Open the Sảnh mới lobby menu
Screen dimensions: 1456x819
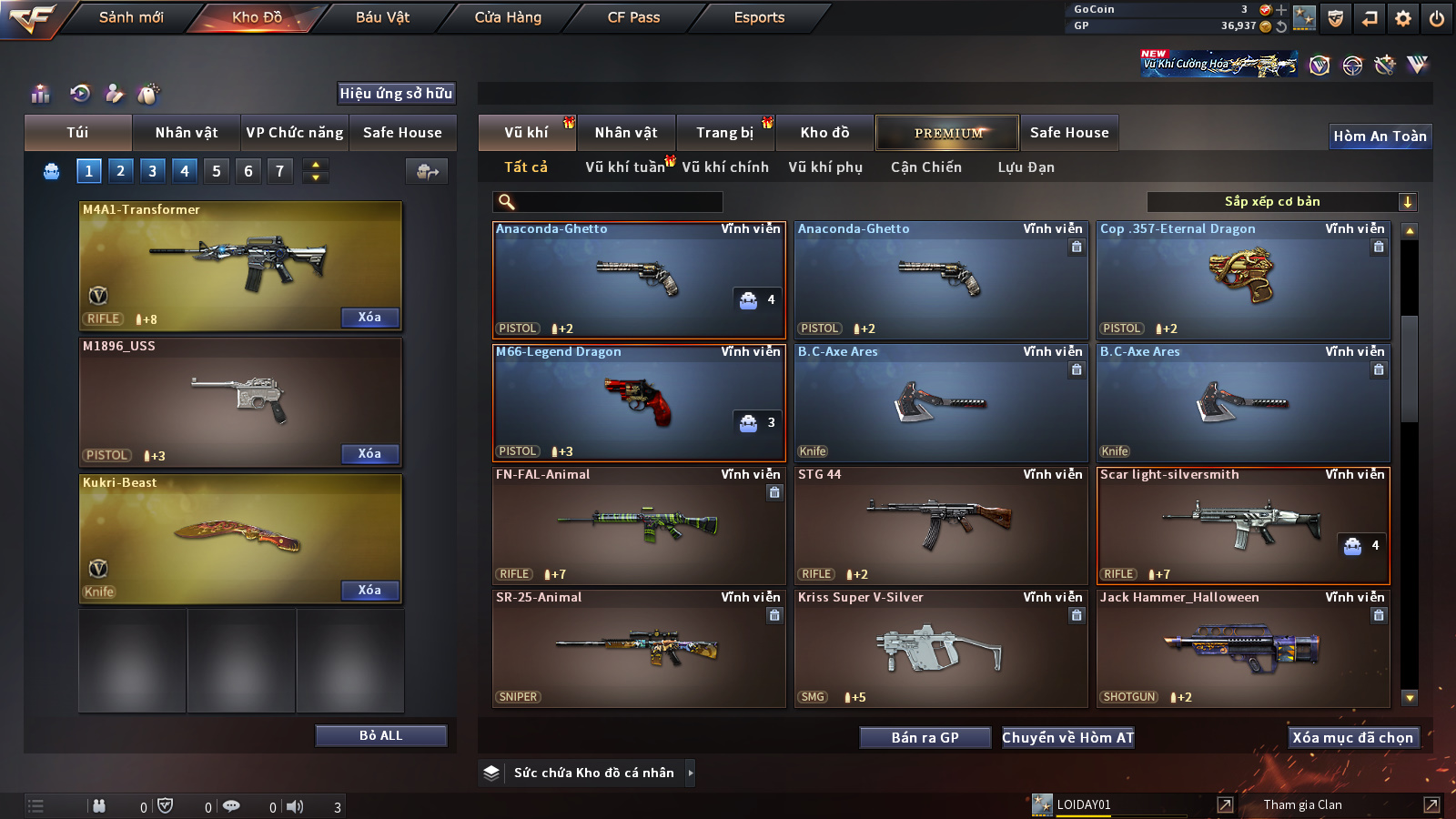[131, 17]
